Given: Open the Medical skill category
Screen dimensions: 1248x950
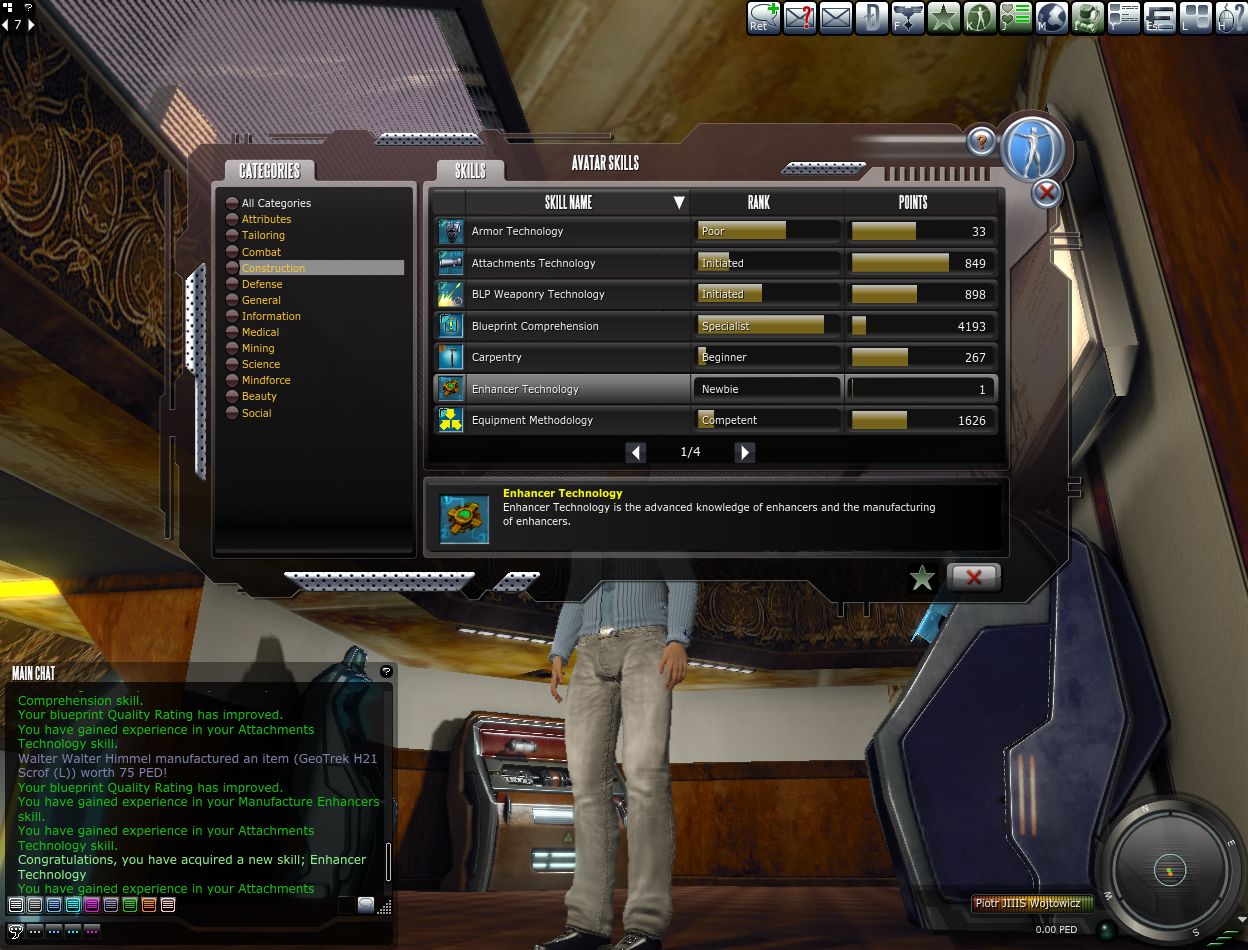Looking at the screenshot, I should click(260, 332).
